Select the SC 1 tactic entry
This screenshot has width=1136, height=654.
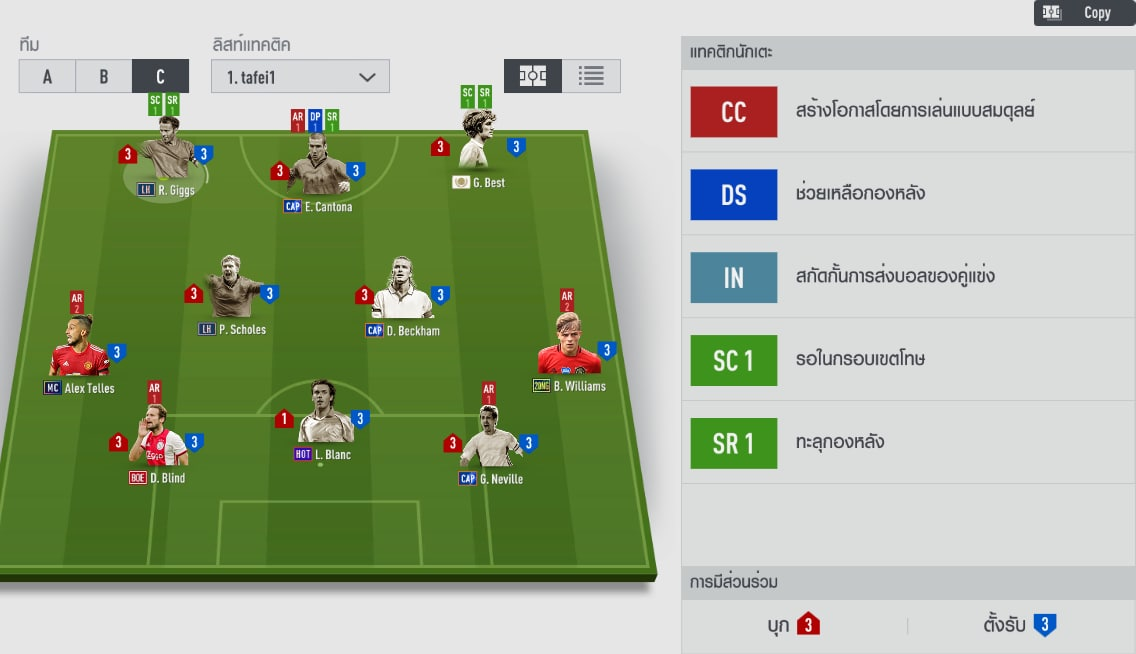click(x=908, y=360)
